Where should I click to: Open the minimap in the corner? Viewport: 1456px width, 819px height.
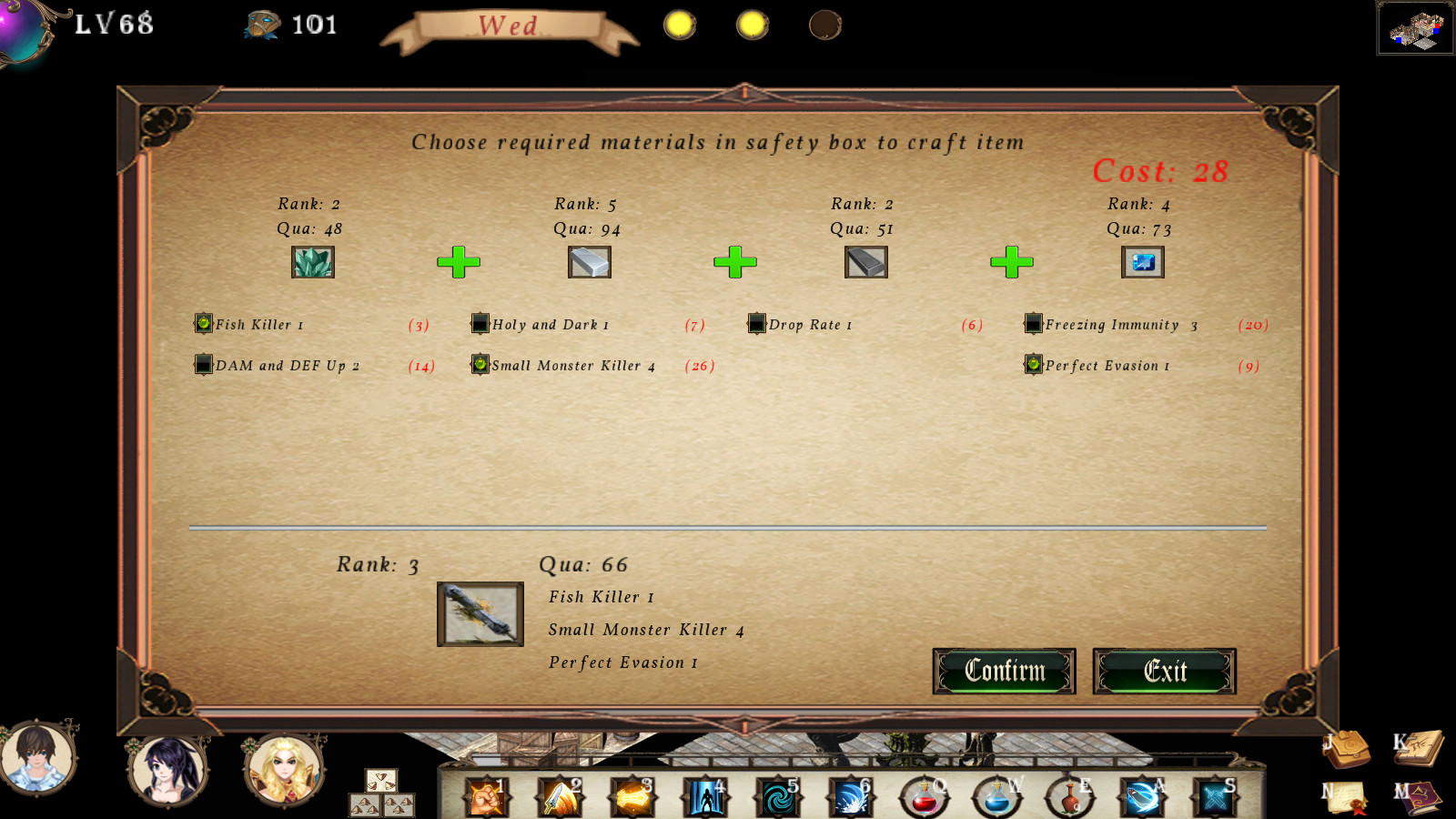click(1415, 28)
